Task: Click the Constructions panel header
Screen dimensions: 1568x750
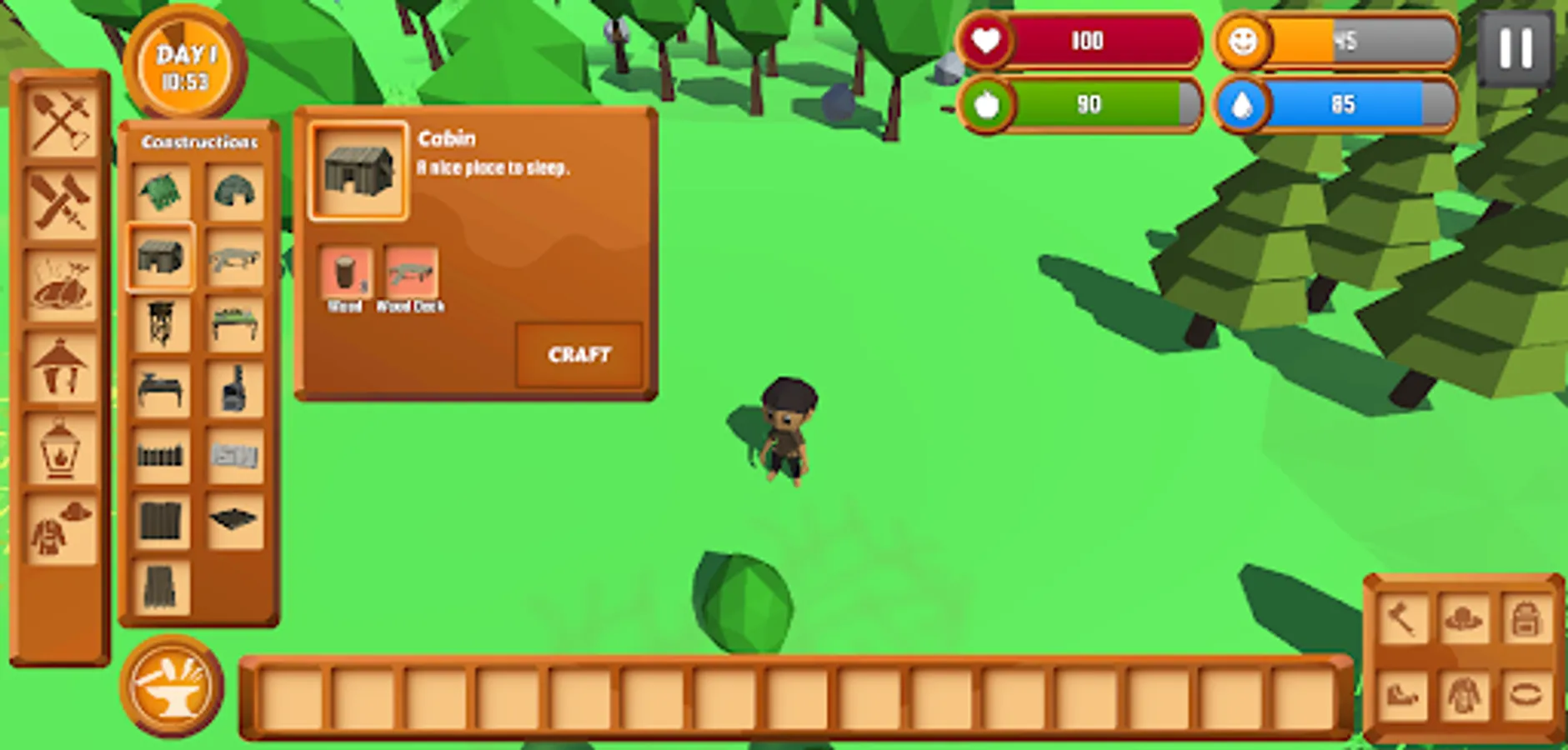Action: 198,142
